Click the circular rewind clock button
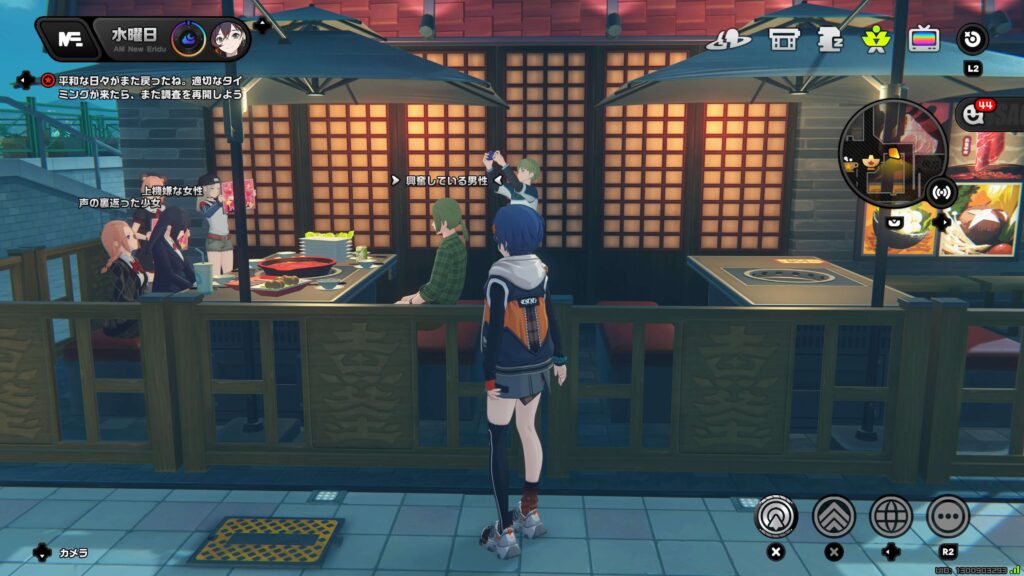1024x576 pixels. click(973, 39)
